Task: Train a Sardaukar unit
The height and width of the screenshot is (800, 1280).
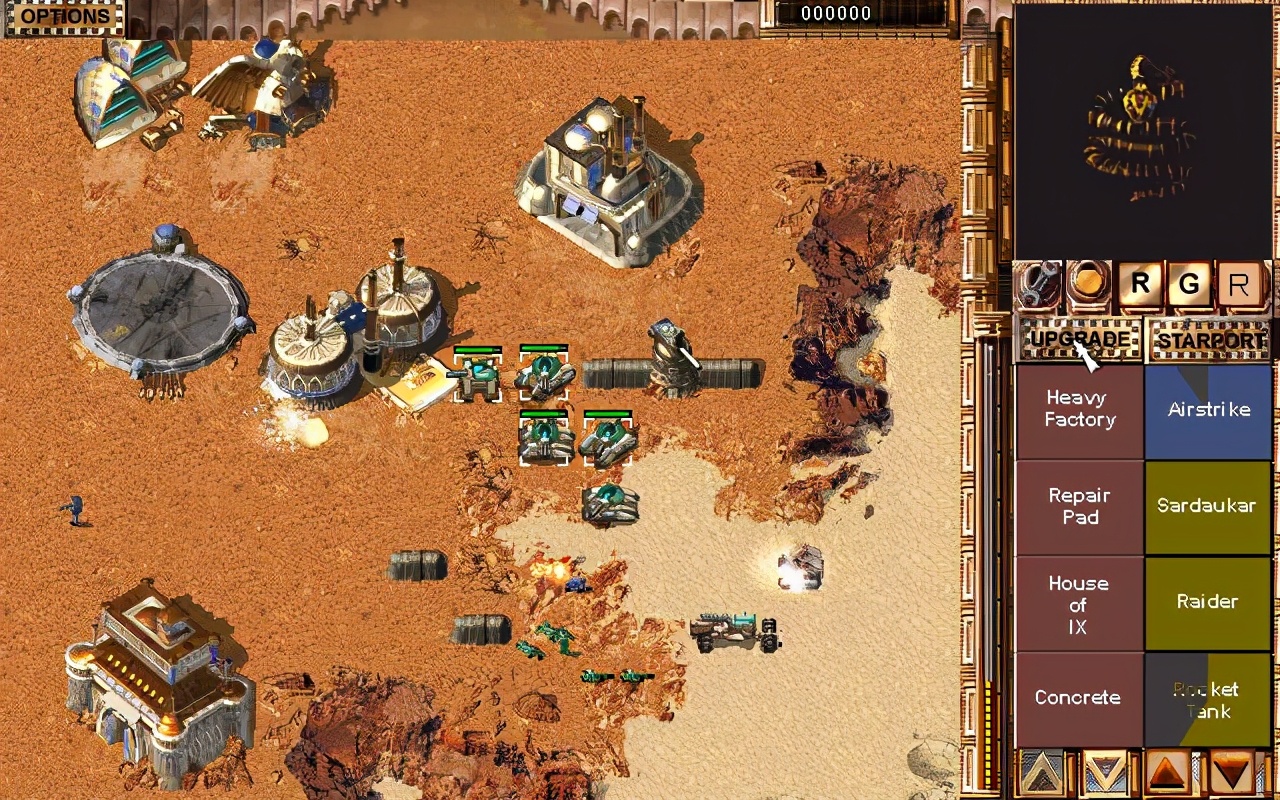Action: (x=1208, y=506)
